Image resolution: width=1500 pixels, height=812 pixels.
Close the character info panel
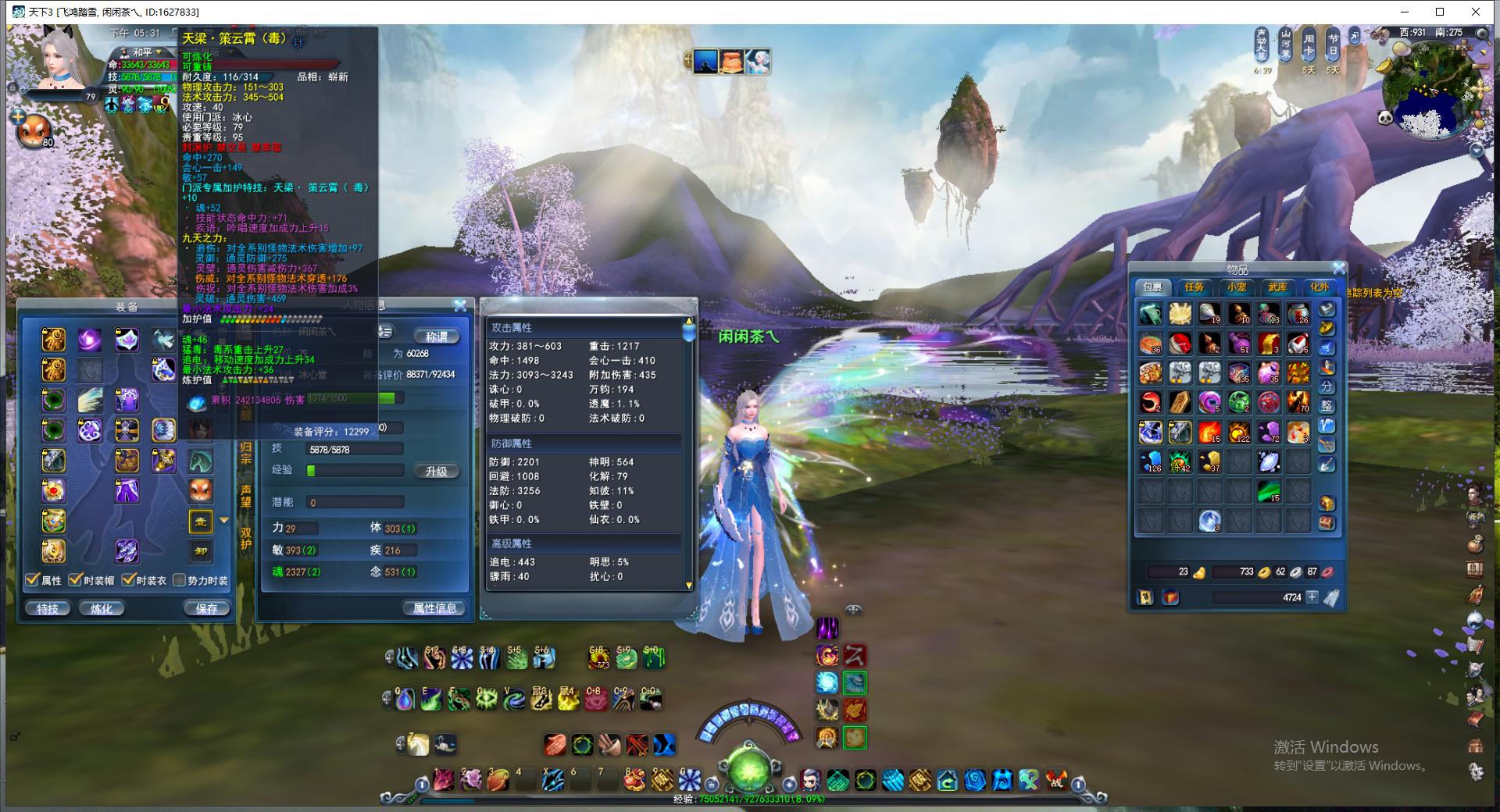click(x=460, y=305)
